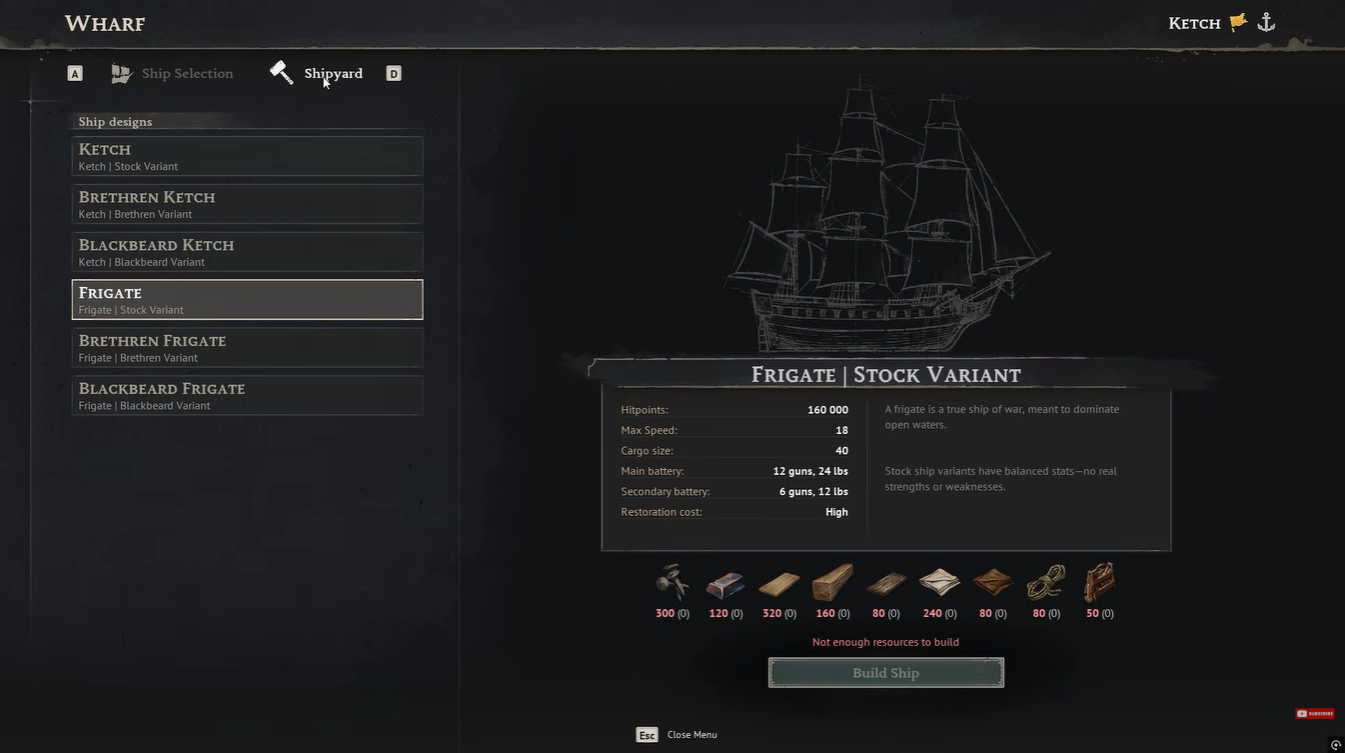The height and width of the screenshot is (753, 1345).
Task: Click the YouTube Subscribe overlay button
Action: 1314,713
